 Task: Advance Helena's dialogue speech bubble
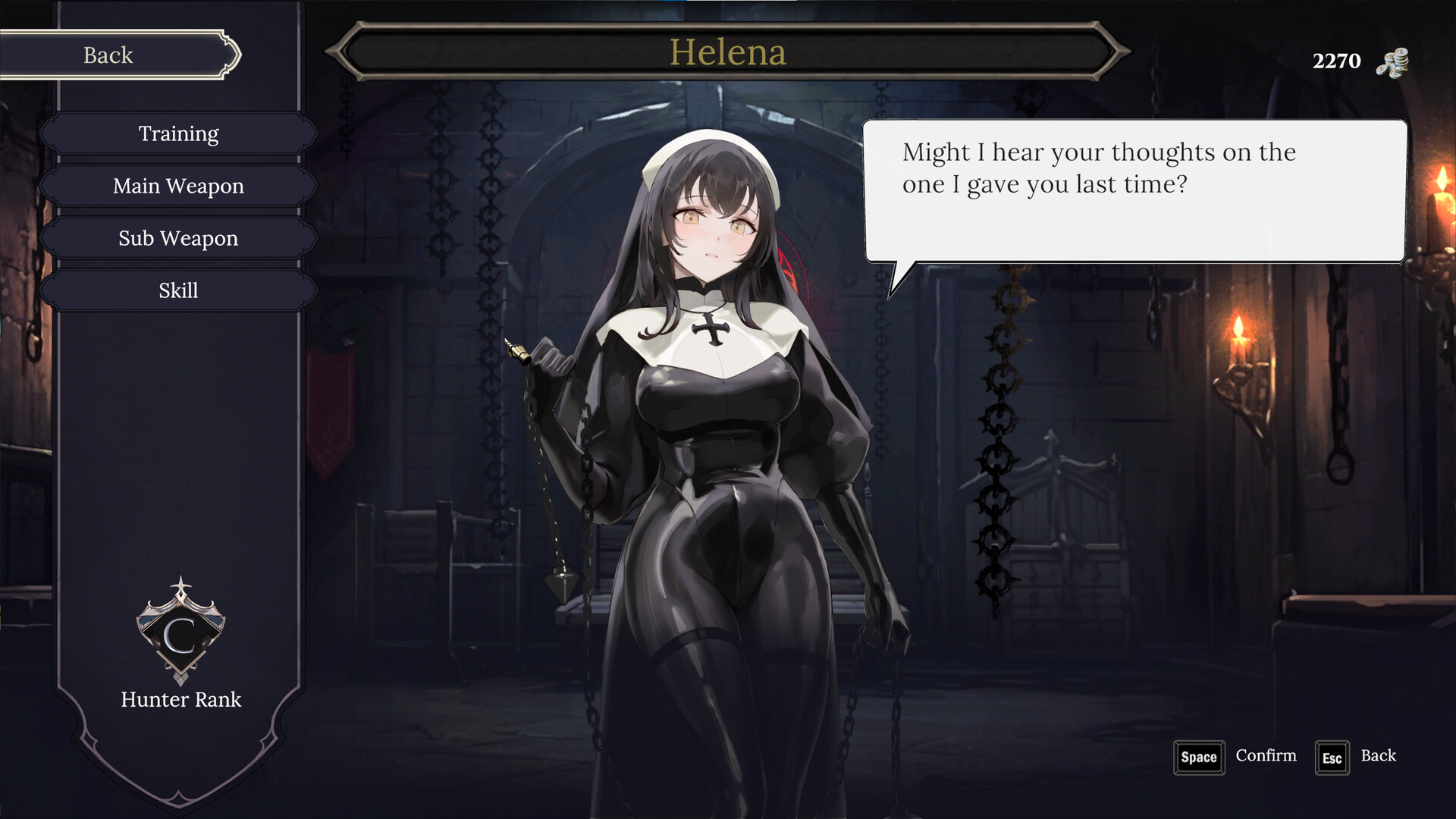coord(1134,191)
